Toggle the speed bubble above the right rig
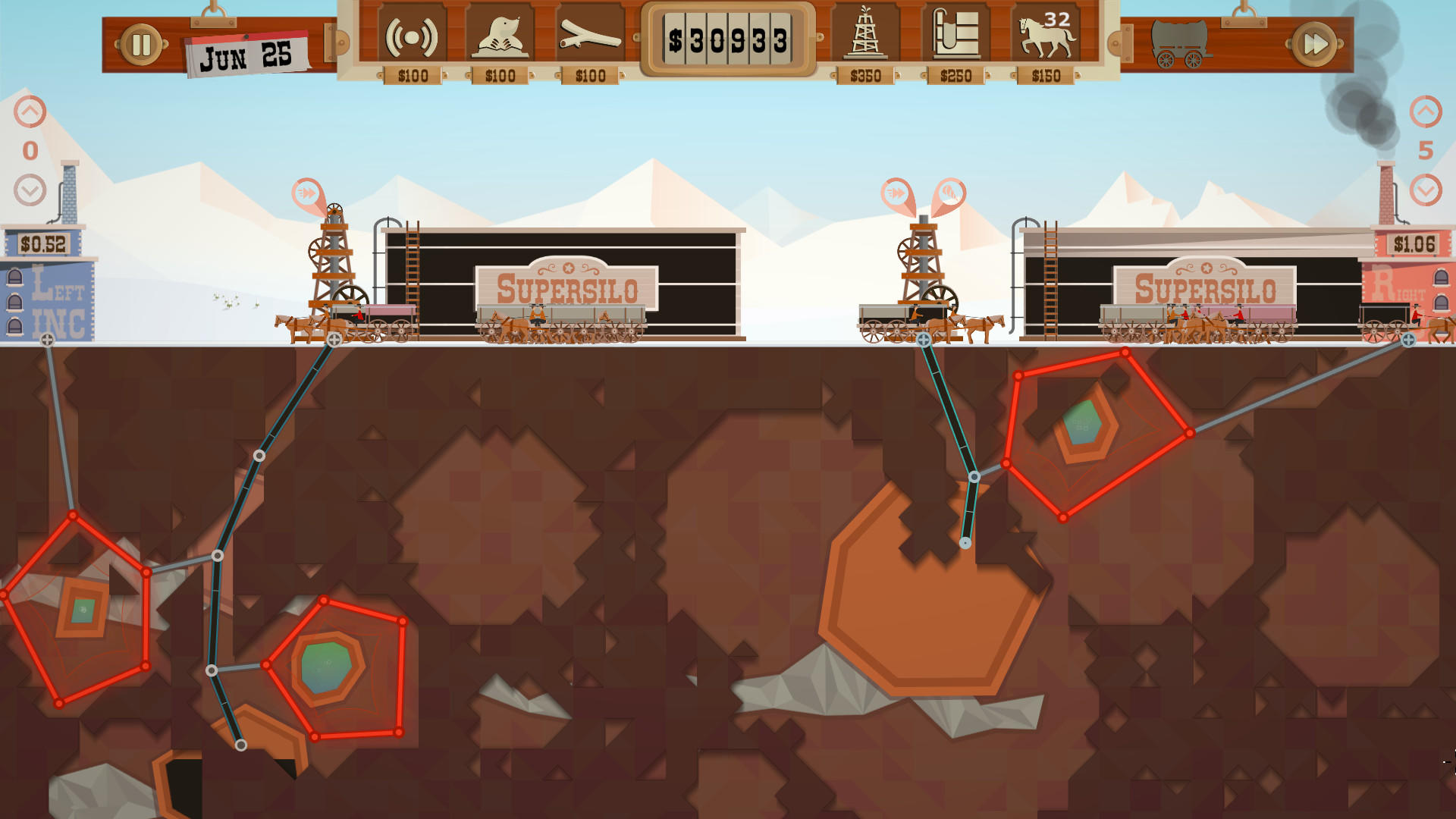The height and width of the screenshot is (819, 1456). pos(898,193)
